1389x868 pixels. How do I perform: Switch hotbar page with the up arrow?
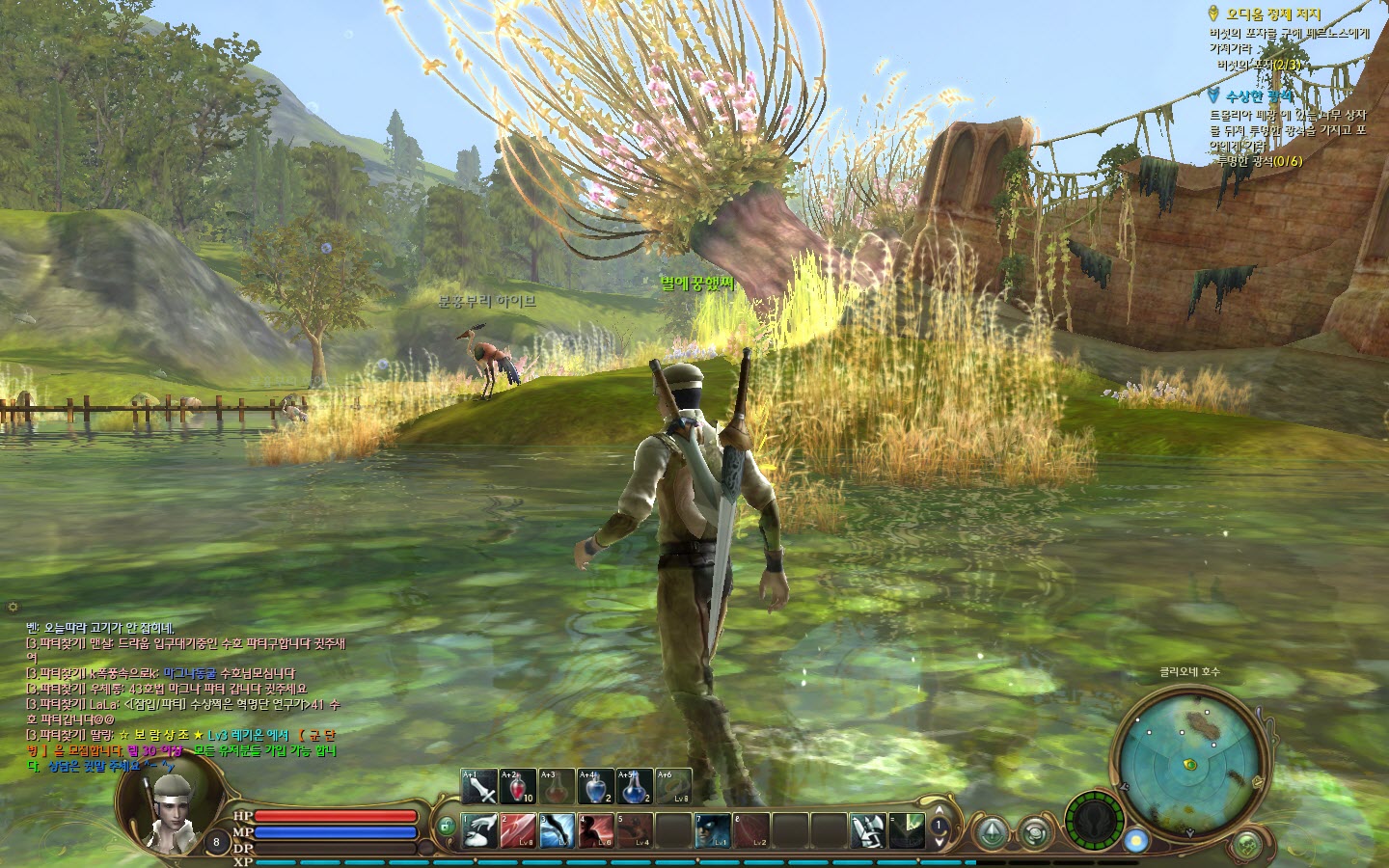[939, 810]
